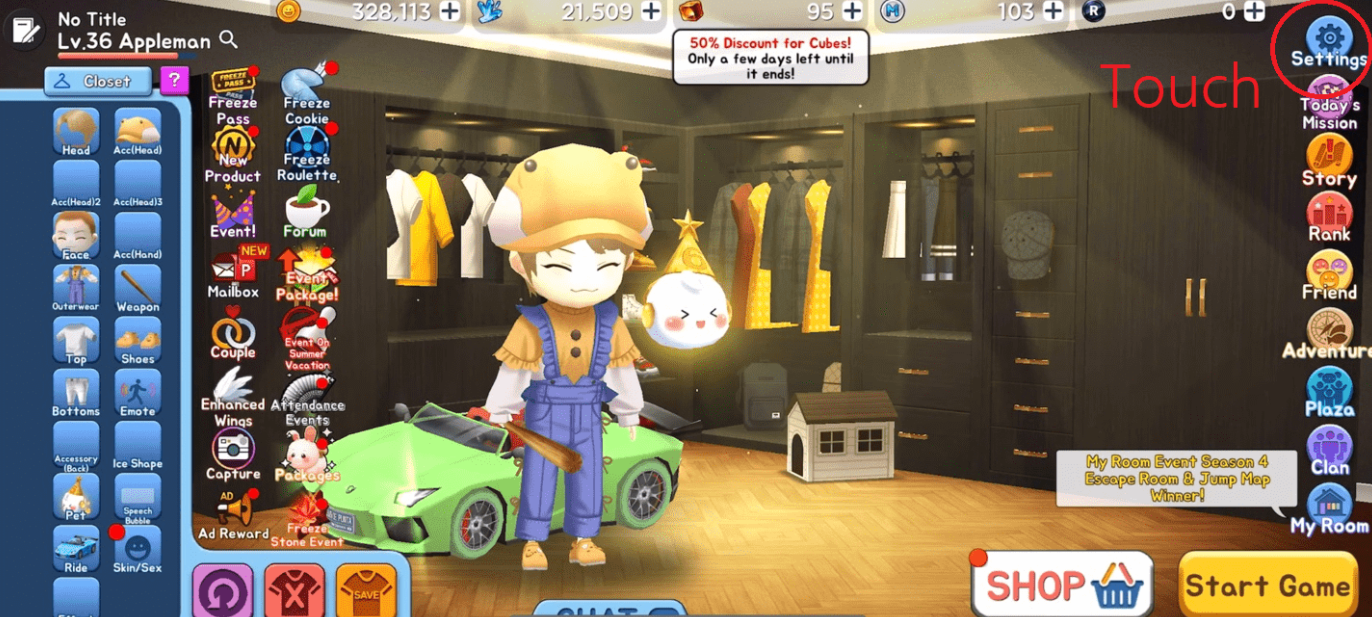Open the Settings gear menu

[1328, 40]
